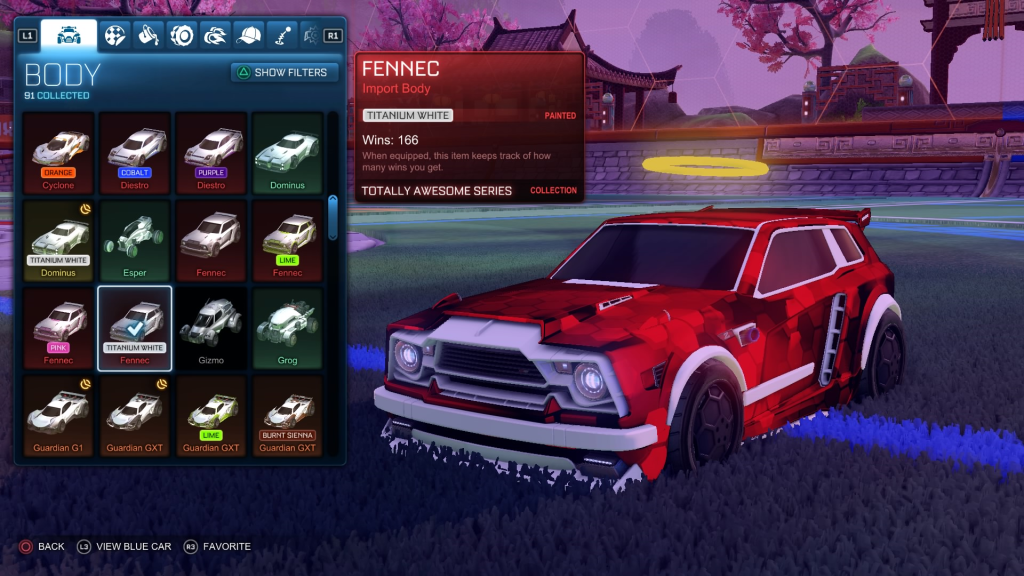Select the Topper cap tab
The width and height of the screenshot is (1024, 576).
(249, 36)
